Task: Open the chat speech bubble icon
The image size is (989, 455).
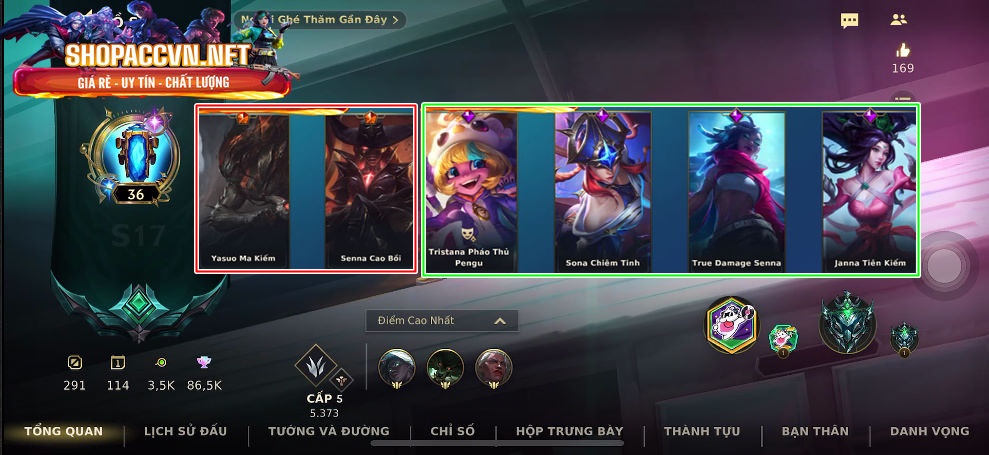Action: point(850,20)
